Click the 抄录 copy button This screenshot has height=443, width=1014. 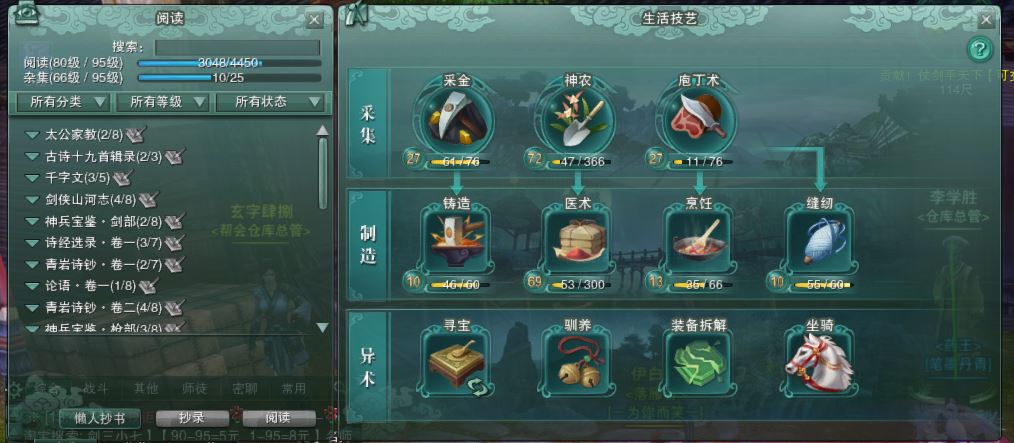pyautogui.click(x=191, y=417)
